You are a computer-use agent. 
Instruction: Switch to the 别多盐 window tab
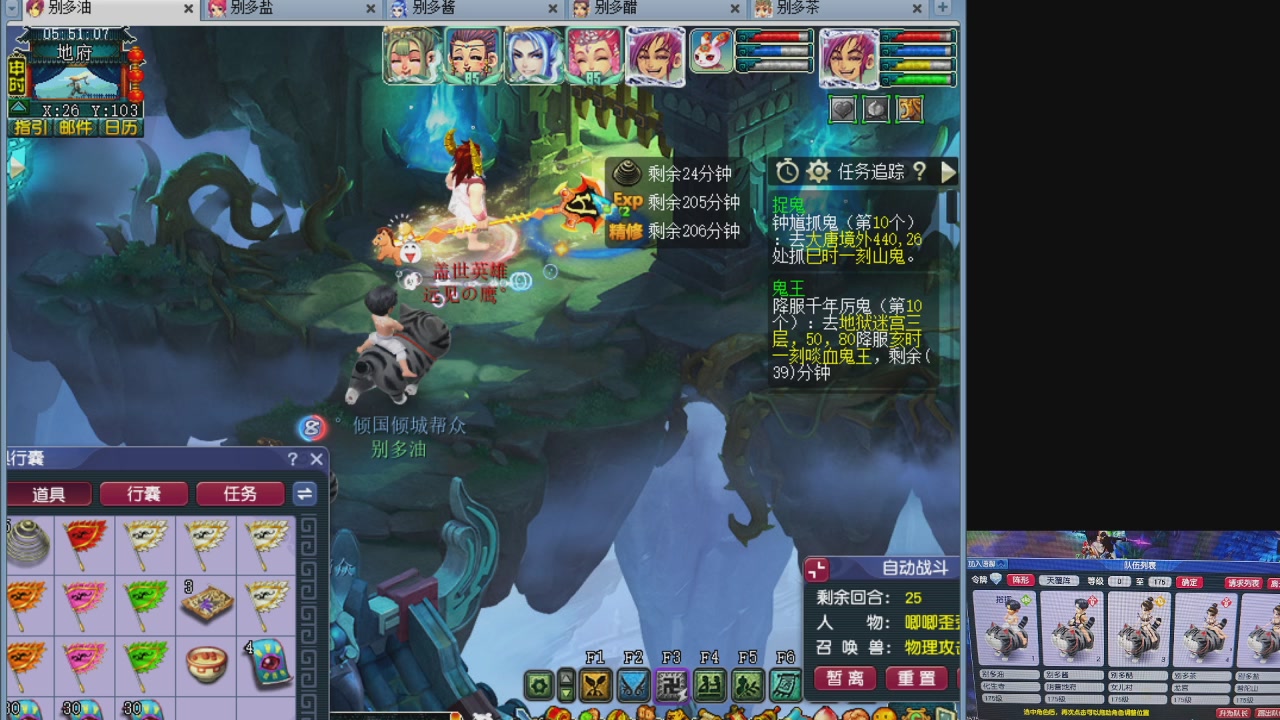(x=250, y=8)
